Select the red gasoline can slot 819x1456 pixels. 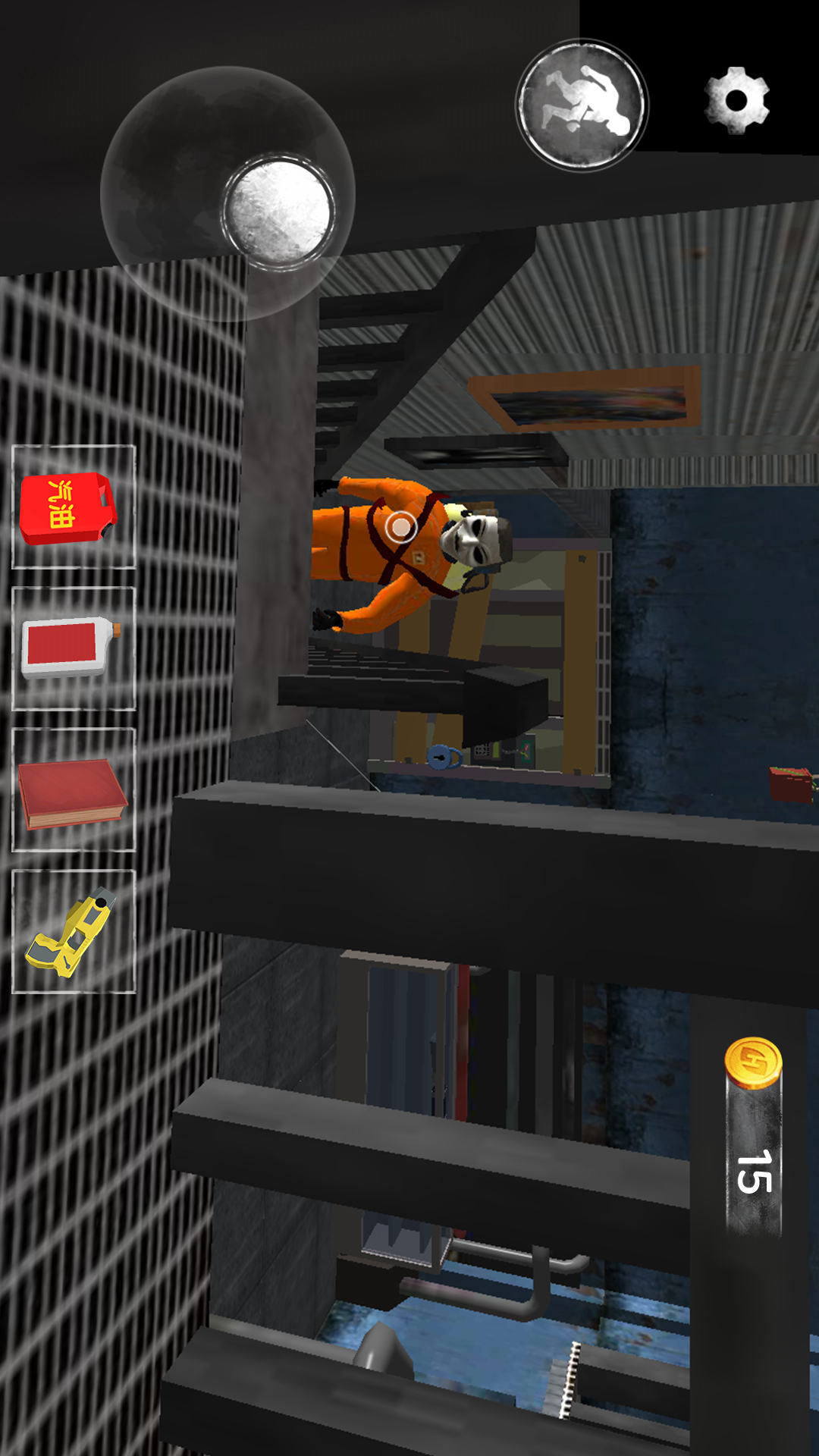[74, 507]
